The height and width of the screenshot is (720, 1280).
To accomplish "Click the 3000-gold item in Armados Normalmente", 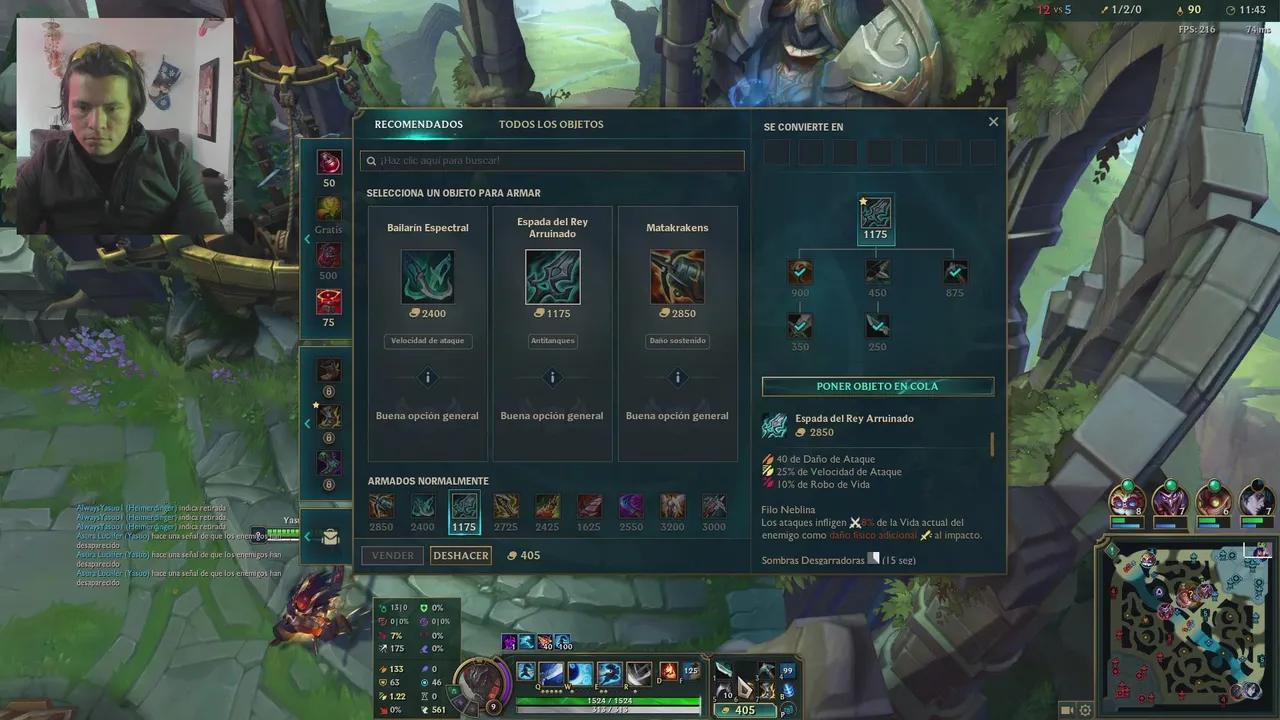I will click(x=713, y=508).
